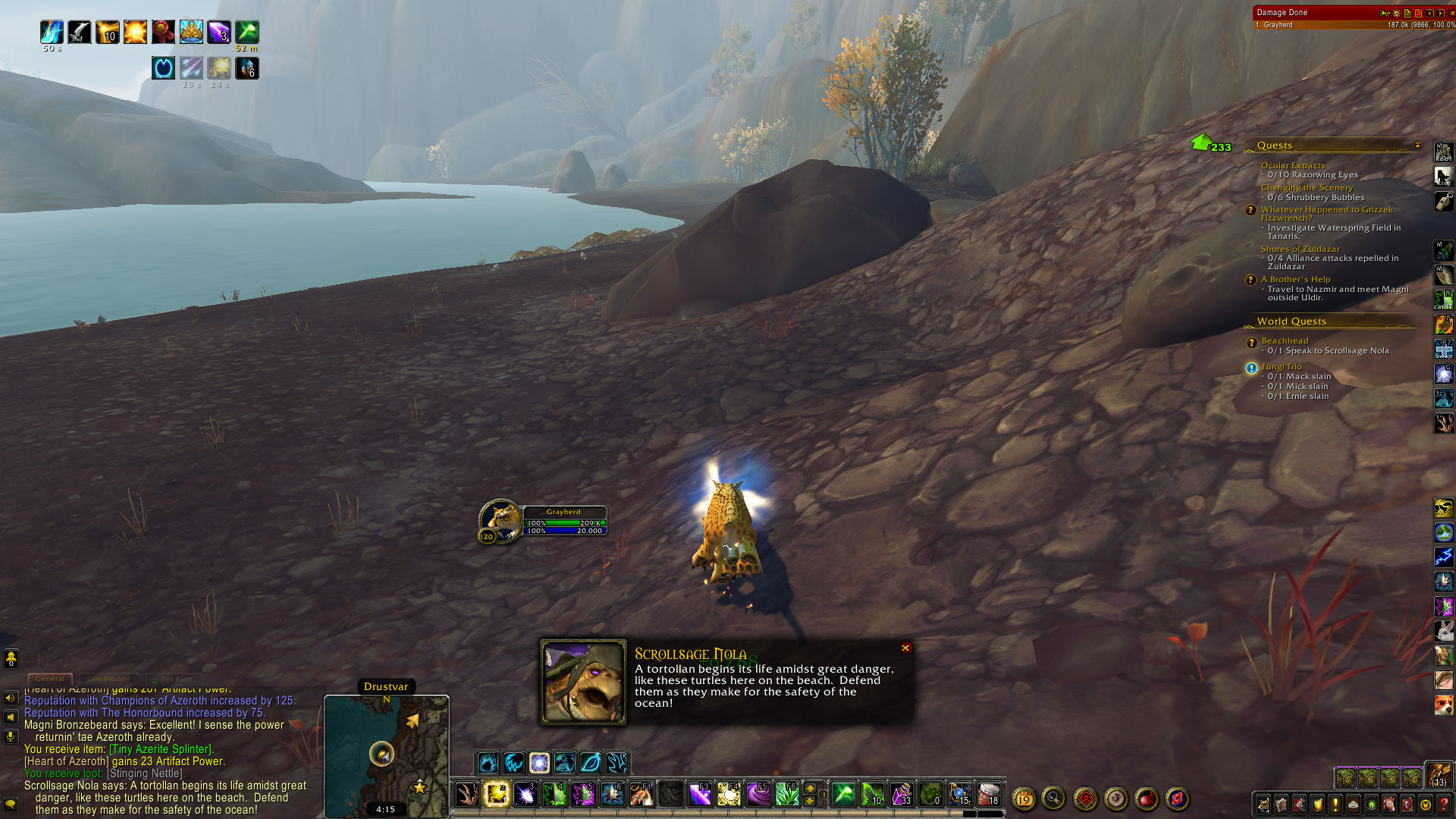Open the calendar button showing 19

(1024, 799)
